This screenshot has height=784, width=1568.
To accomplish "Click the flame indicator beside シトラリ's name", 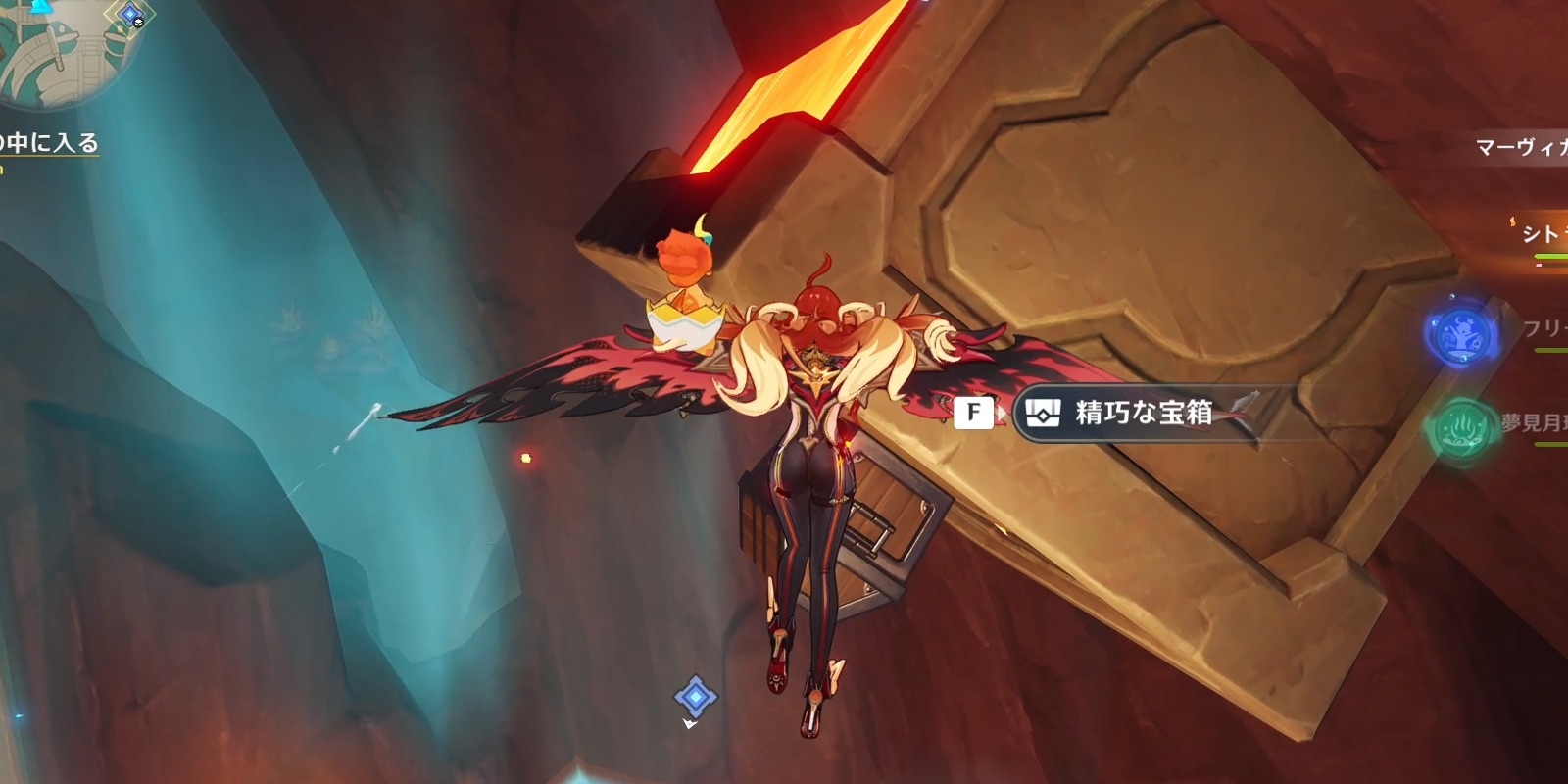I will coord(1513,220).
